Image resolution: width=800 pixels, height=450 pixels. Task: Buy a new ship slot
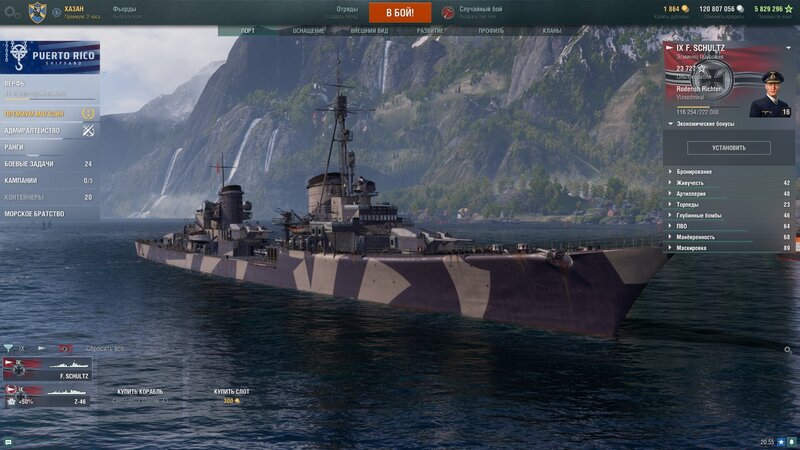point(231,396)
